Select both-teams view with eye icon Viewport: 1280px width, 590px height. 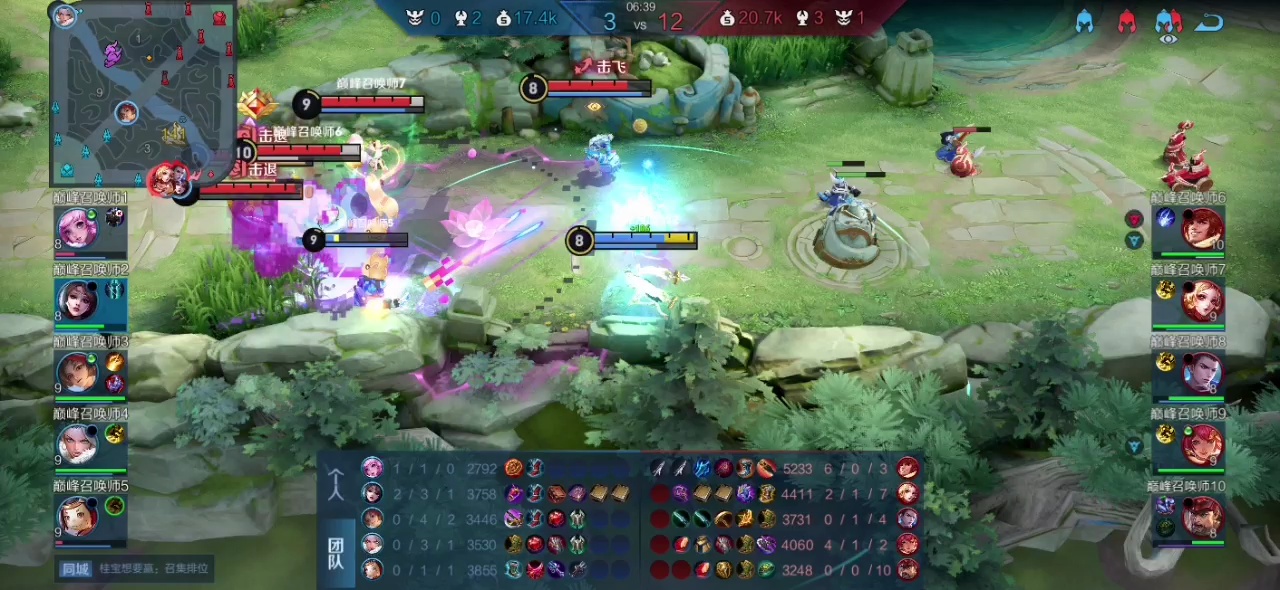[1167, 24]
